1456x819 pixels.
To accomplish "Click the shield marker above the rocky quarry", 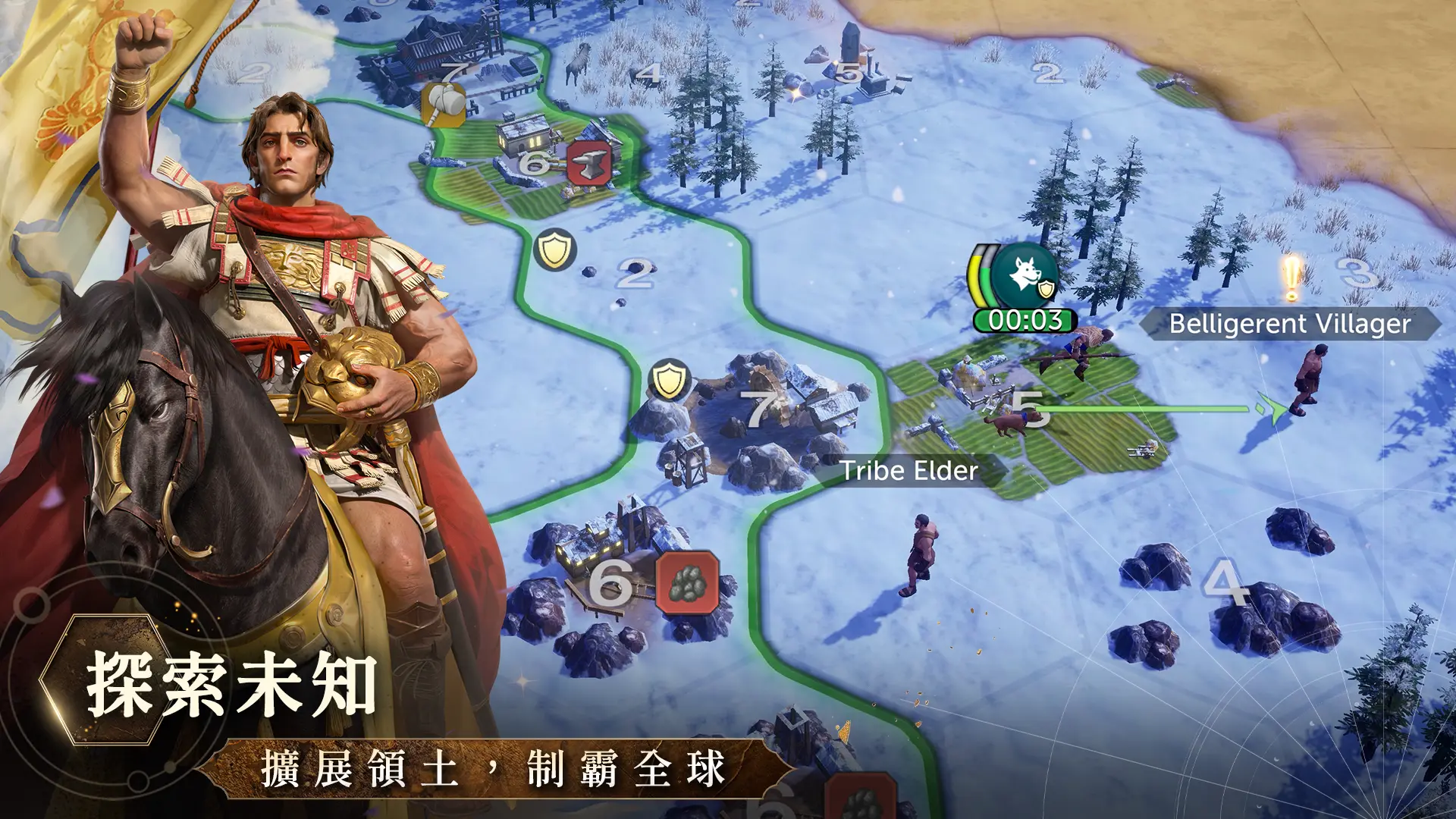I will pyautogui.click(x=669, y=379).
